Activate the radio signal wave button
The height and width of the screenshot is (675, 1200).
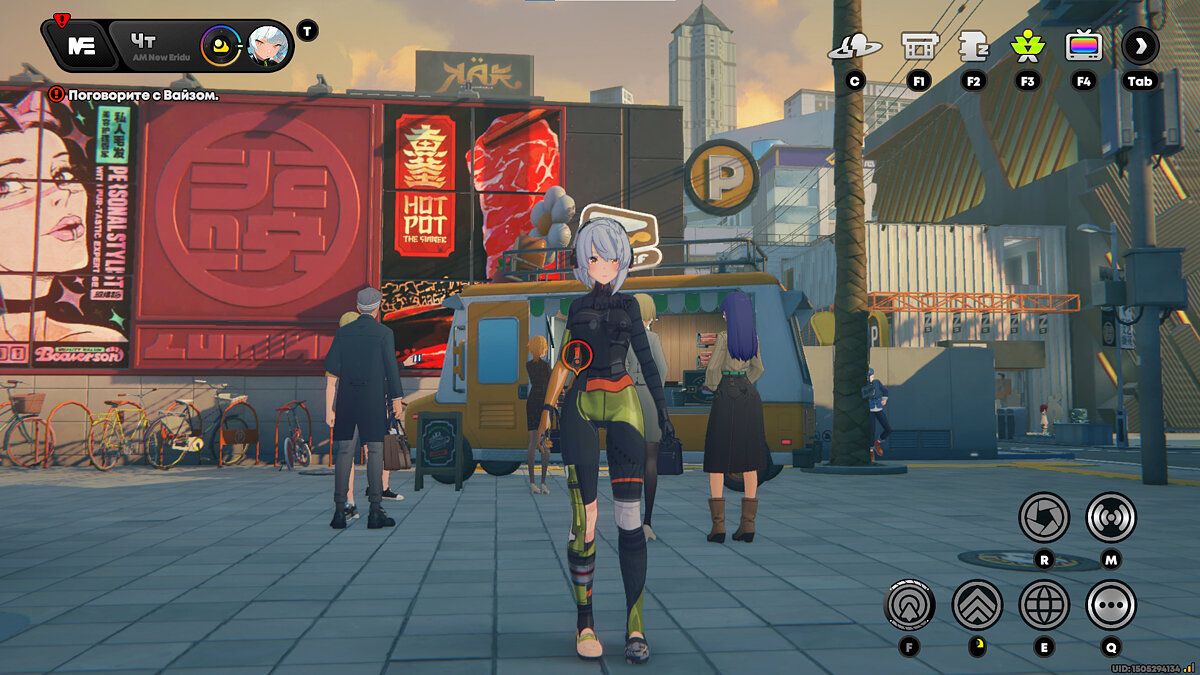(1111, 518)
